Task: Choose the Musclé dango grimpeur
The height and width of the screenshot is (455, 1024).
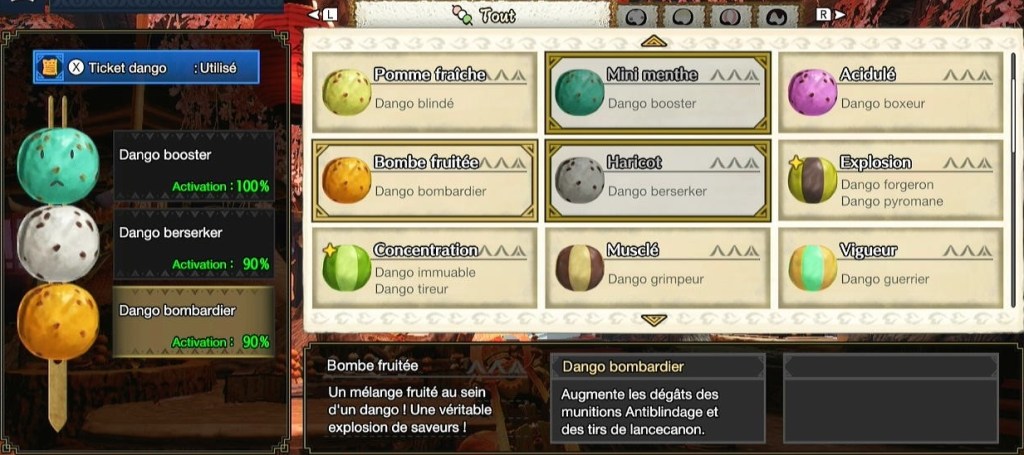Action: (656, 268)
